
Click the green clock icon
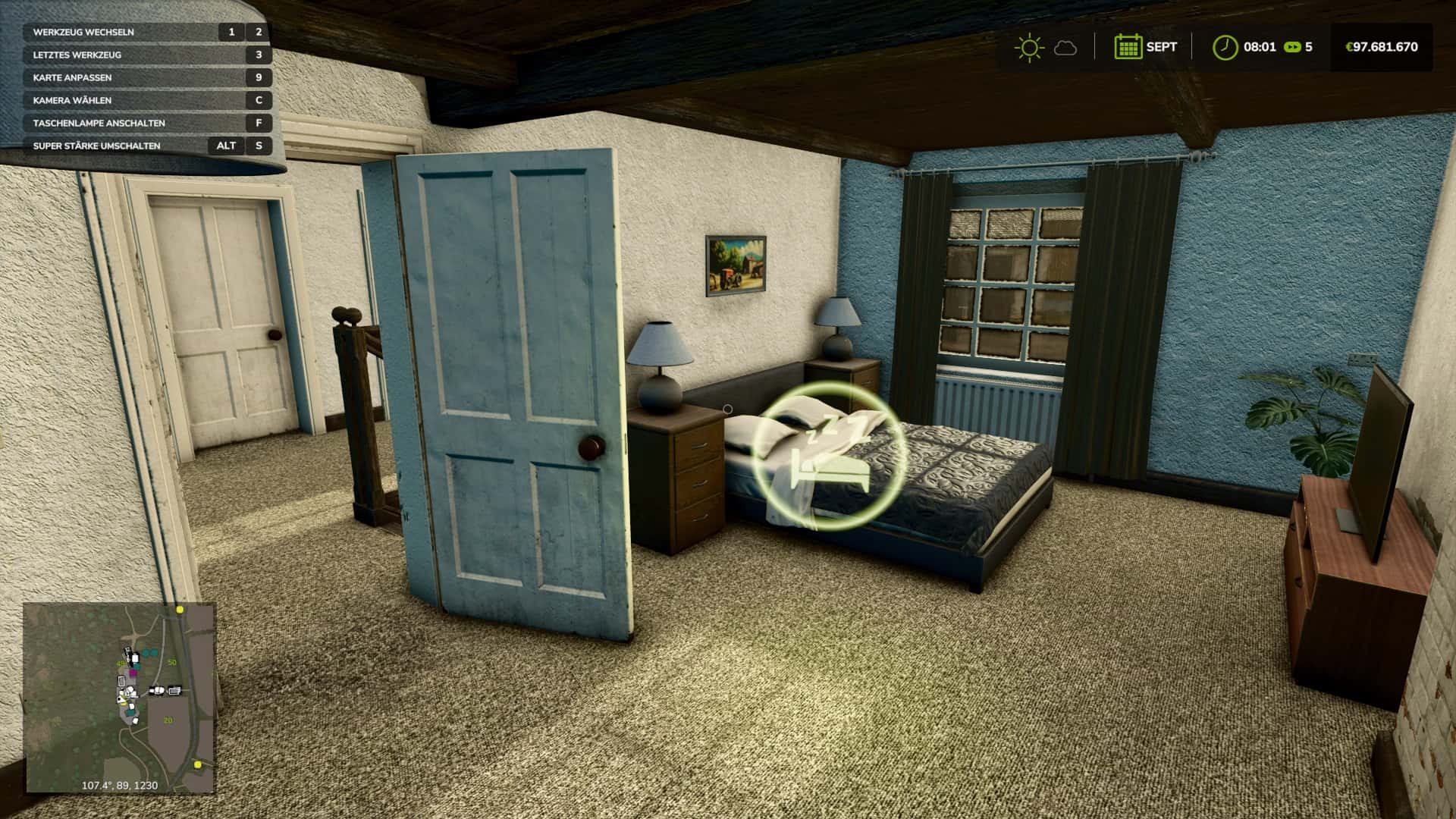[x=1224, y=47]
